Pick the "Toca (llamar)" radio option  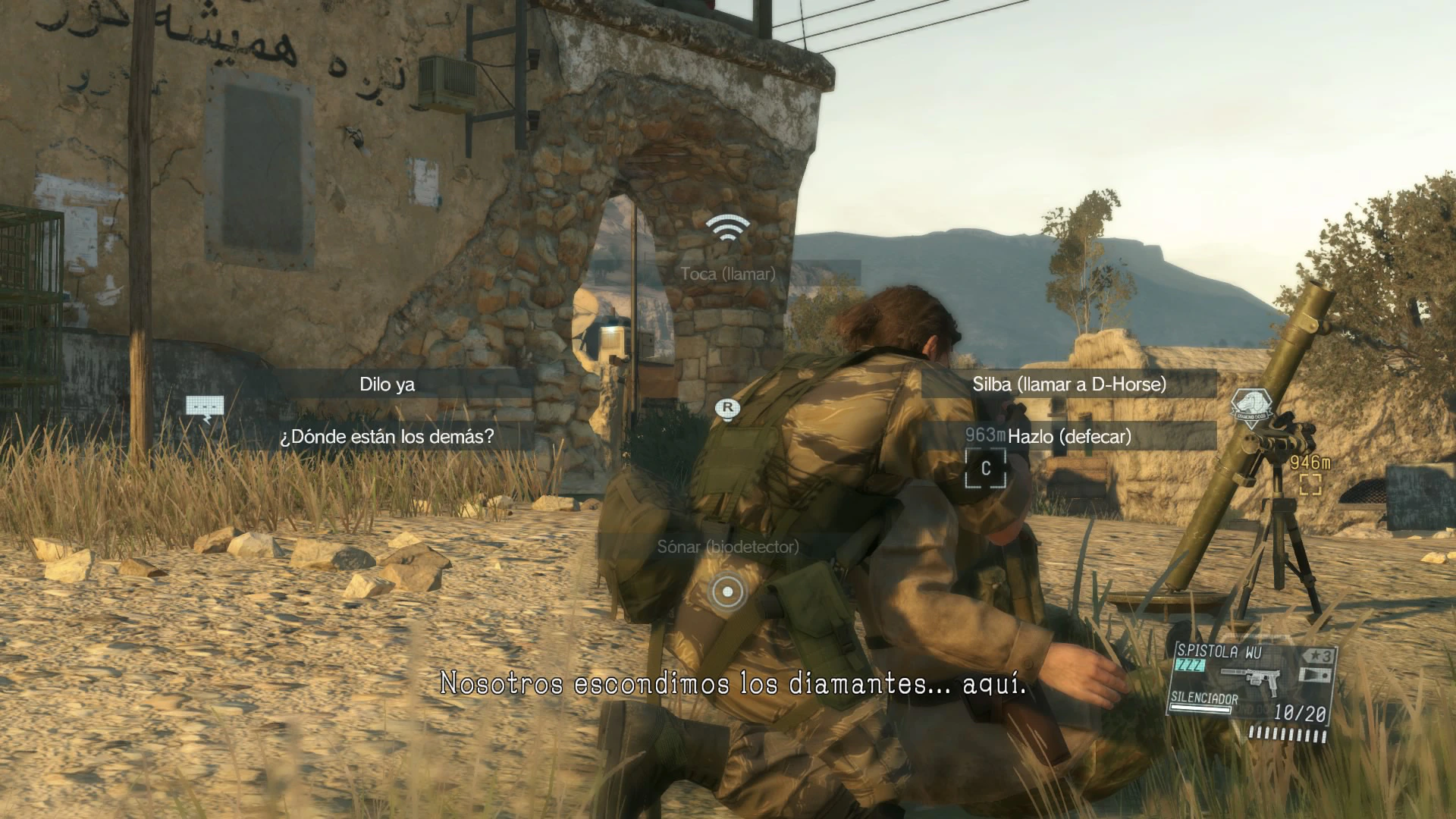click(x=727, y=274)
